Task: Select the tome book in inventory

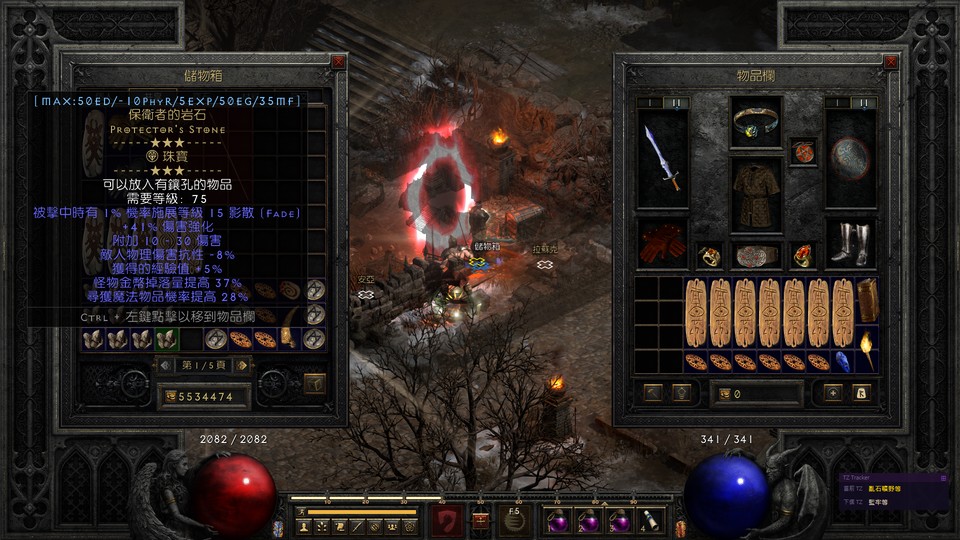Action: point(866,298)
